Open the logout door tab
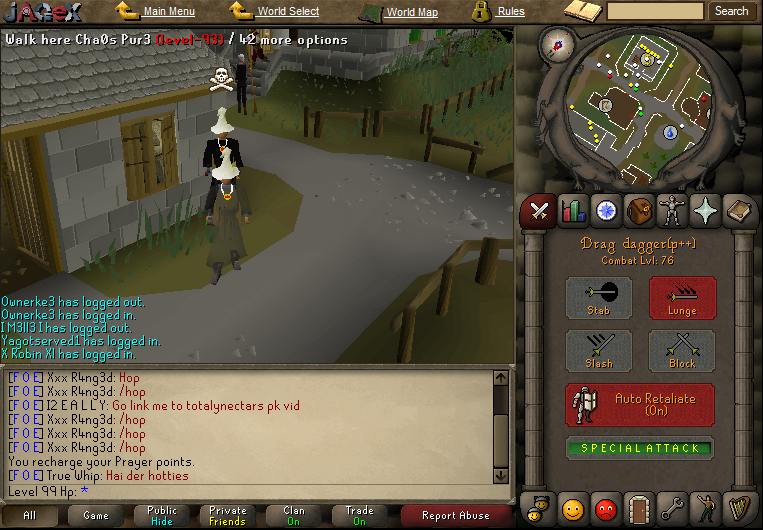763x530 pixels. point(639,509)
